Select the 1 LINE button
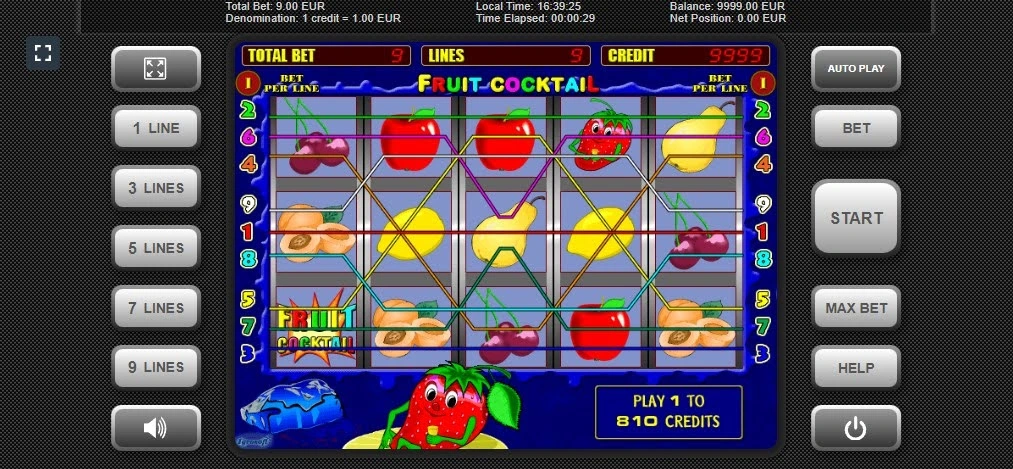This screenshot has width=1013, height=469. coord(156,128)
